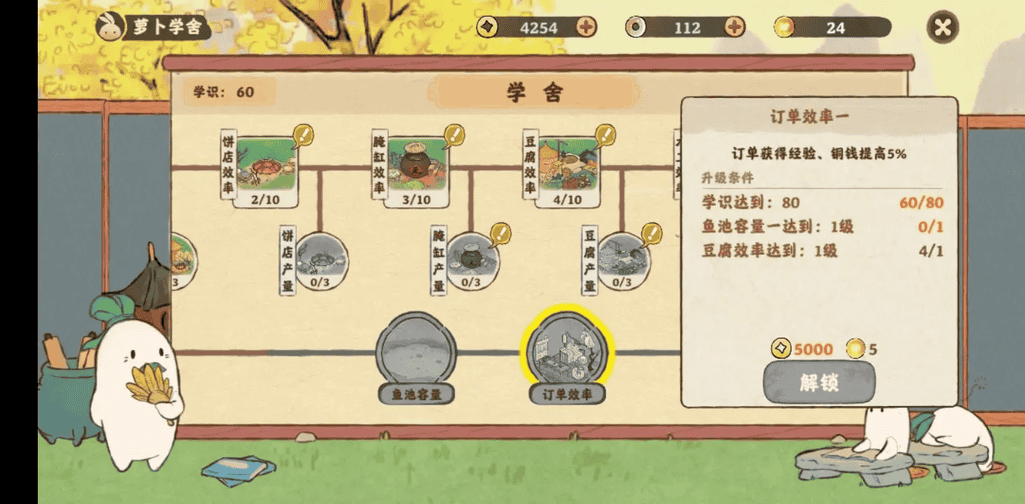Choose the 豆腐产量 locked node
The image size is (1025, 504).
pyautogui.click(x=622, y=257)
